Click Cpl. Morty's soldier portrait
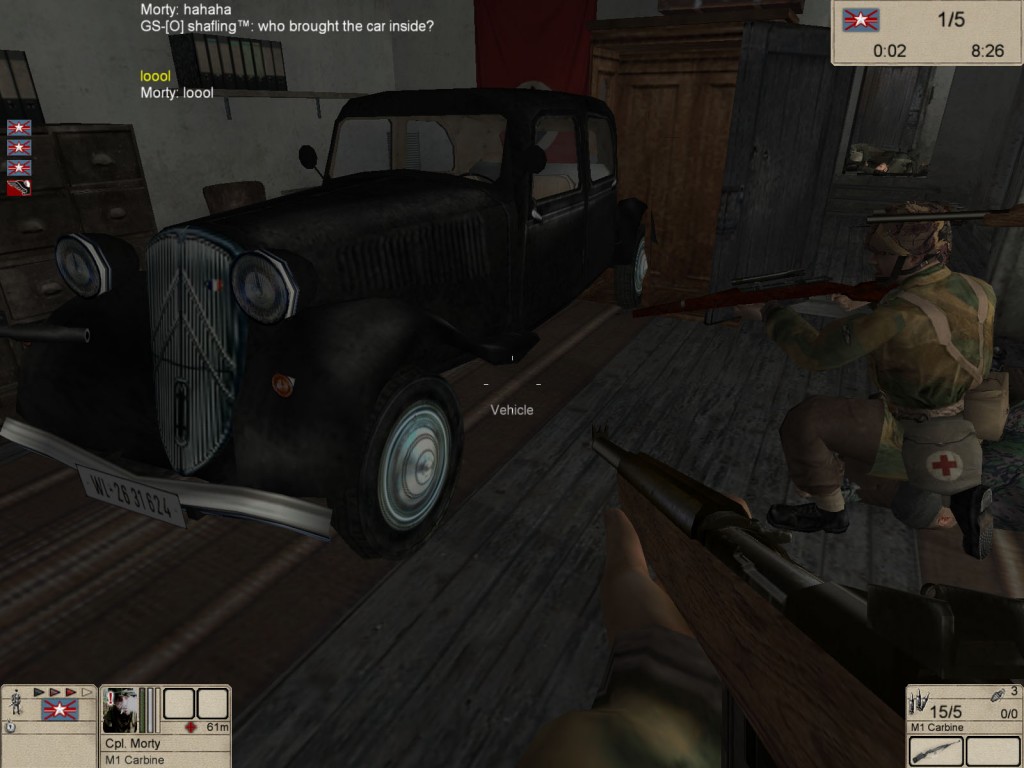1024x768 pixels. tap(119, 709)
